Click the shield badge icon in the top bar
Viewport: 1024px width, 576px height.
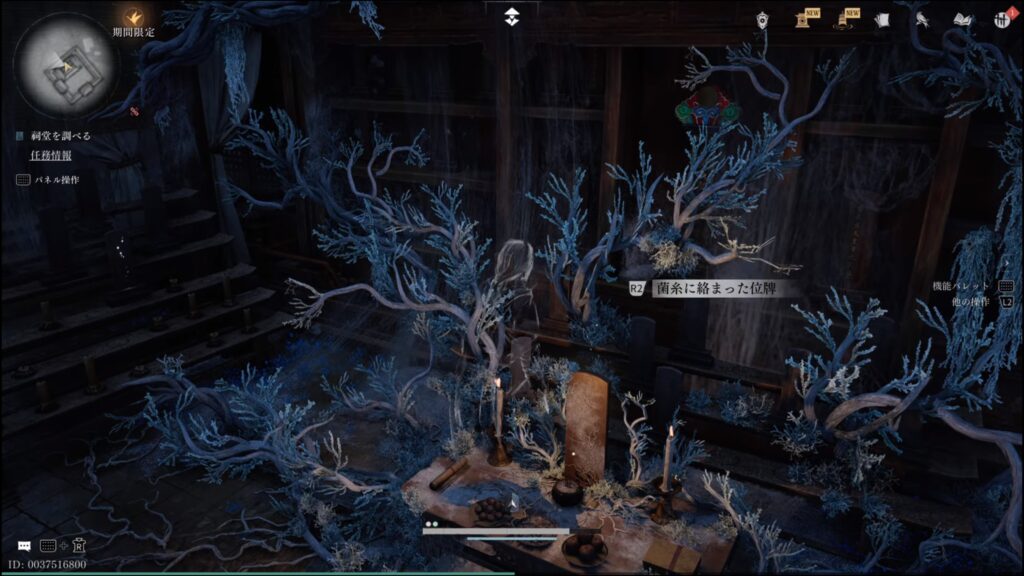pos(763,18)
